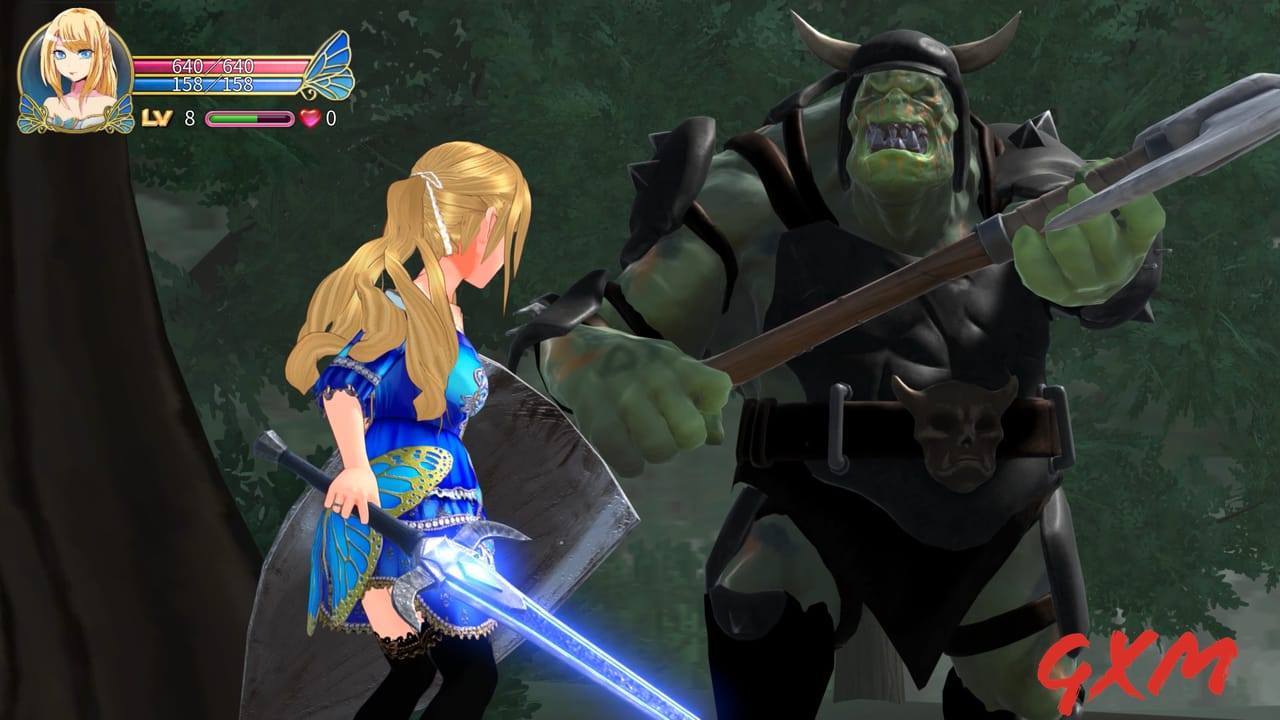Click the golden LV level icon
Image resolution: width=1280 pixels, height=720 pixels.
coord(155,118)
